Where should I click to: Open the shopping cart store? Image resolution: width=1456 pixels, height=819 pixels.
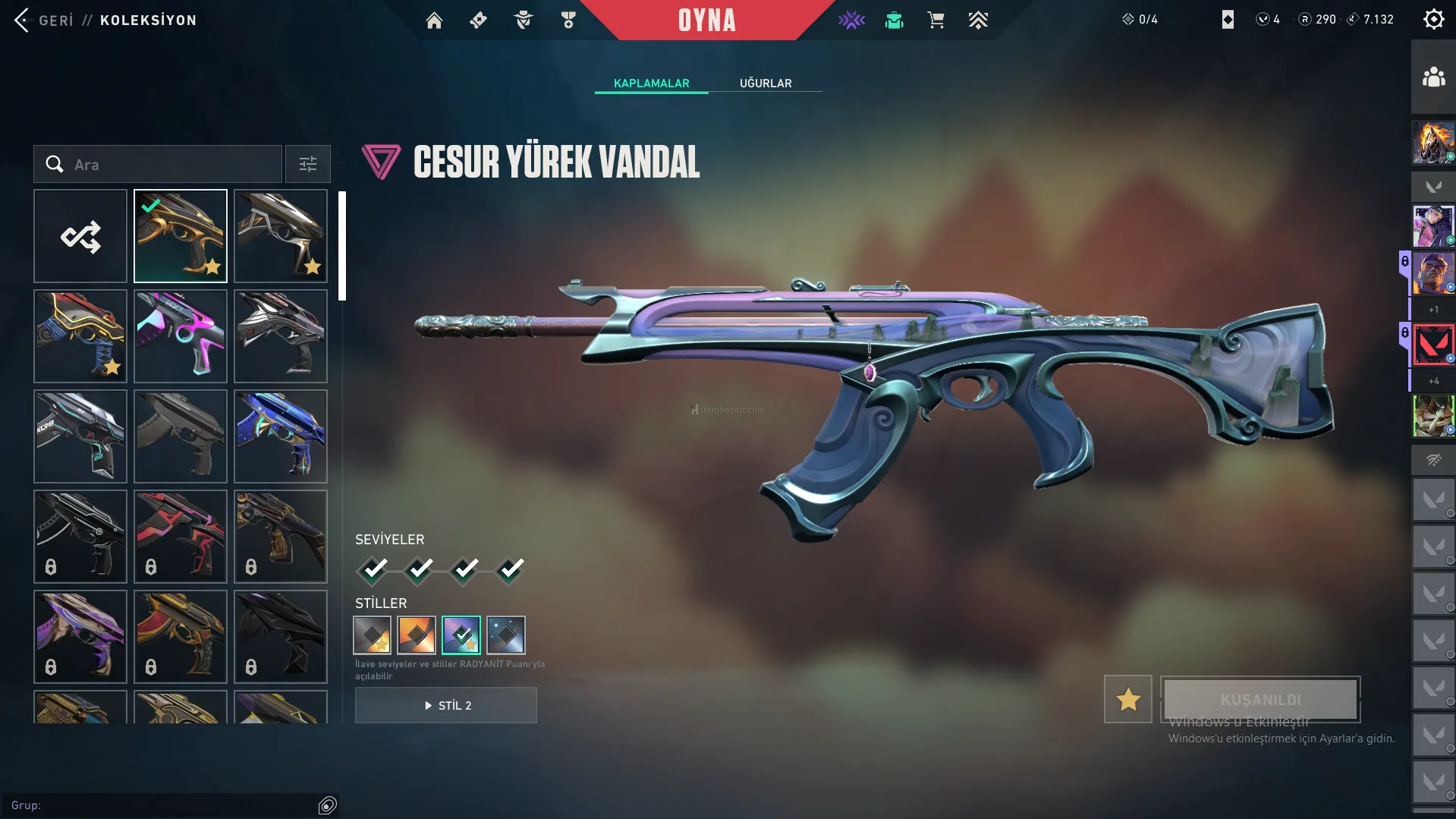pos(936,20)
